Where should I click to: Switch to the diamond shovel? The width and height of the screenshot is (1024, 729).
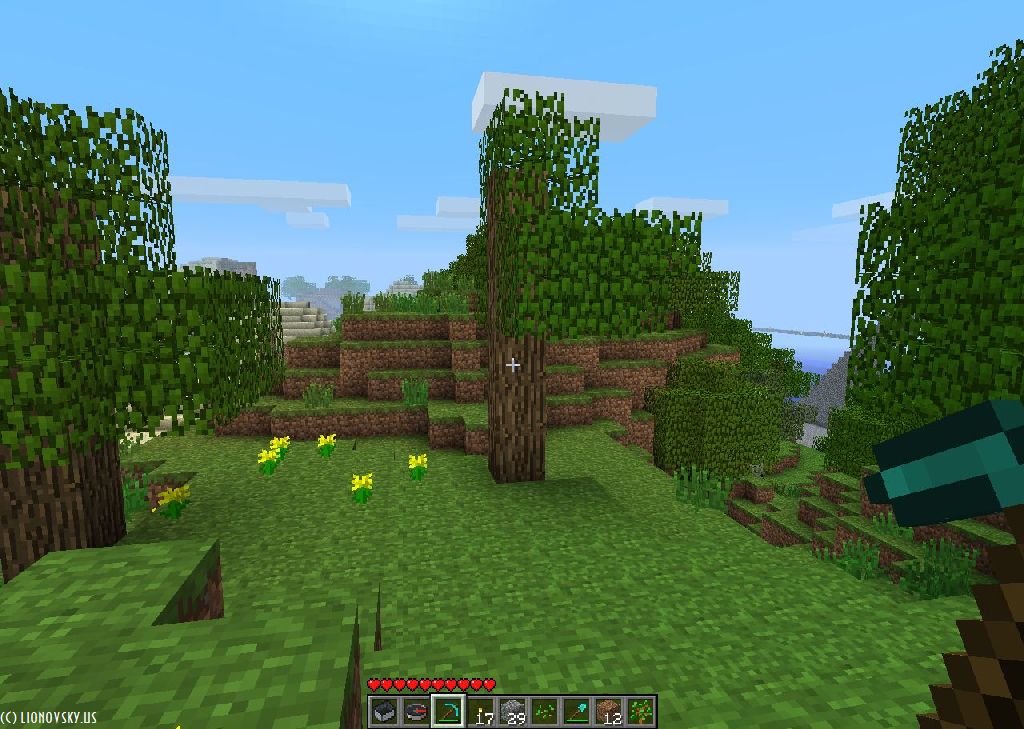576,711
